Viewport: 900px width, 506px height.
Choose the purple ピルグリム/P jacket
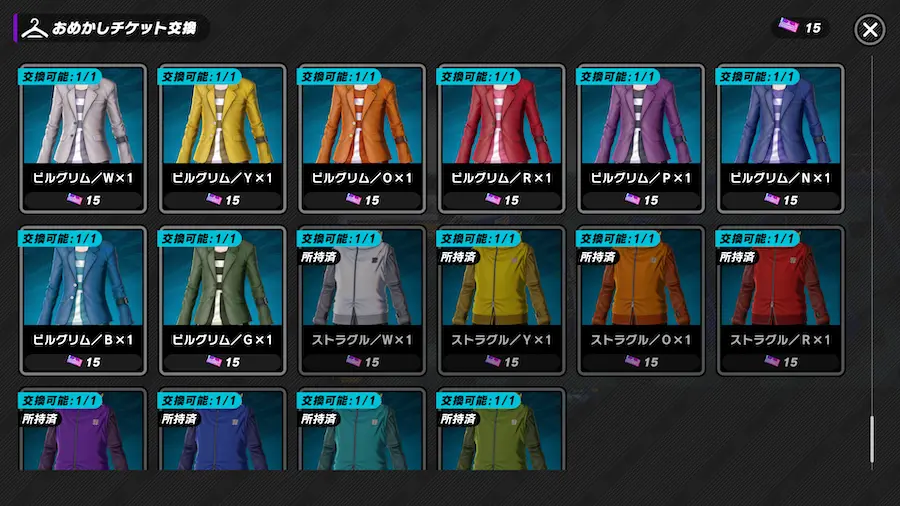[x=642, y=138]
